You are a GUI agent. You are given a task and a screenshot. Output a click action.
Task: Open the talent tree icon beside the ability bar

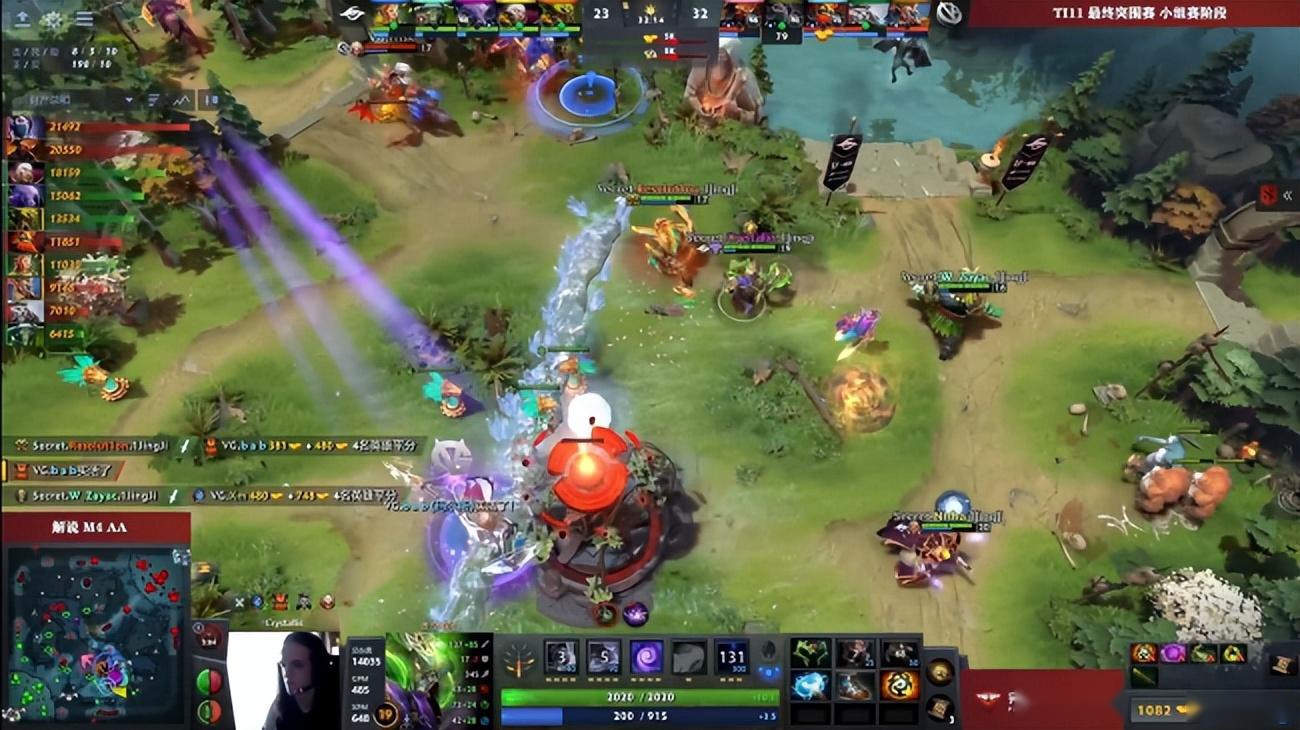[518, 660]
